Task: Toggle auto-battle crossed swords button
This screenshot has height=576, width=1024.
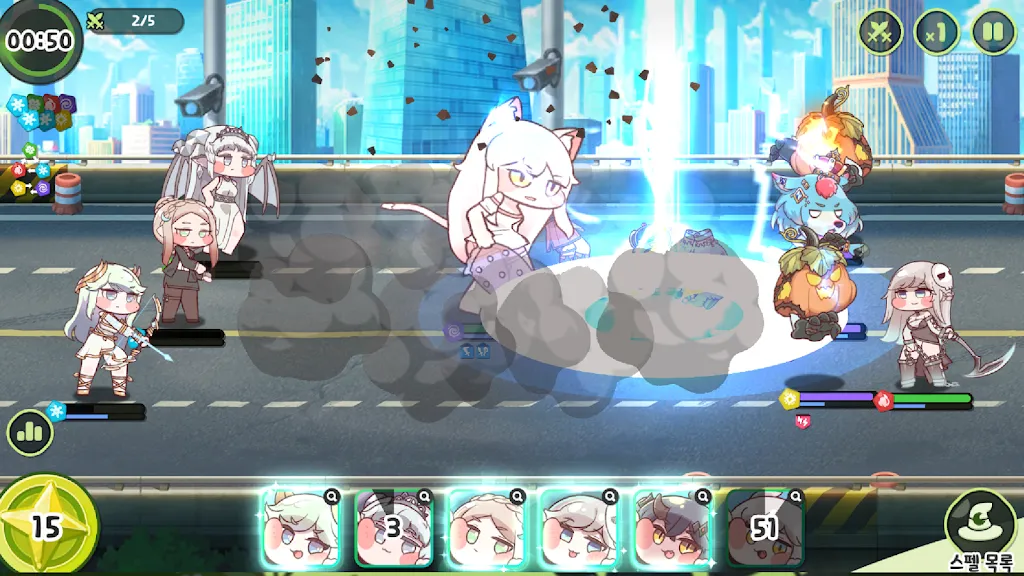Action: [x=881, y=31]
